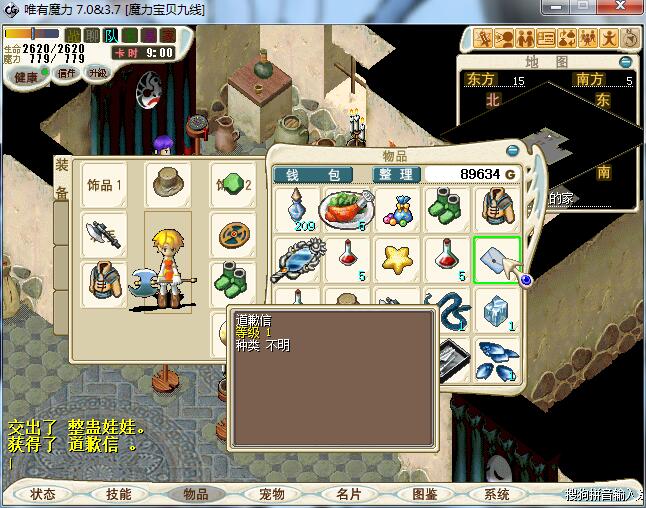Open the 系统 system menu
The height and width of the screenshot is (508, 646).
[497, 494]
